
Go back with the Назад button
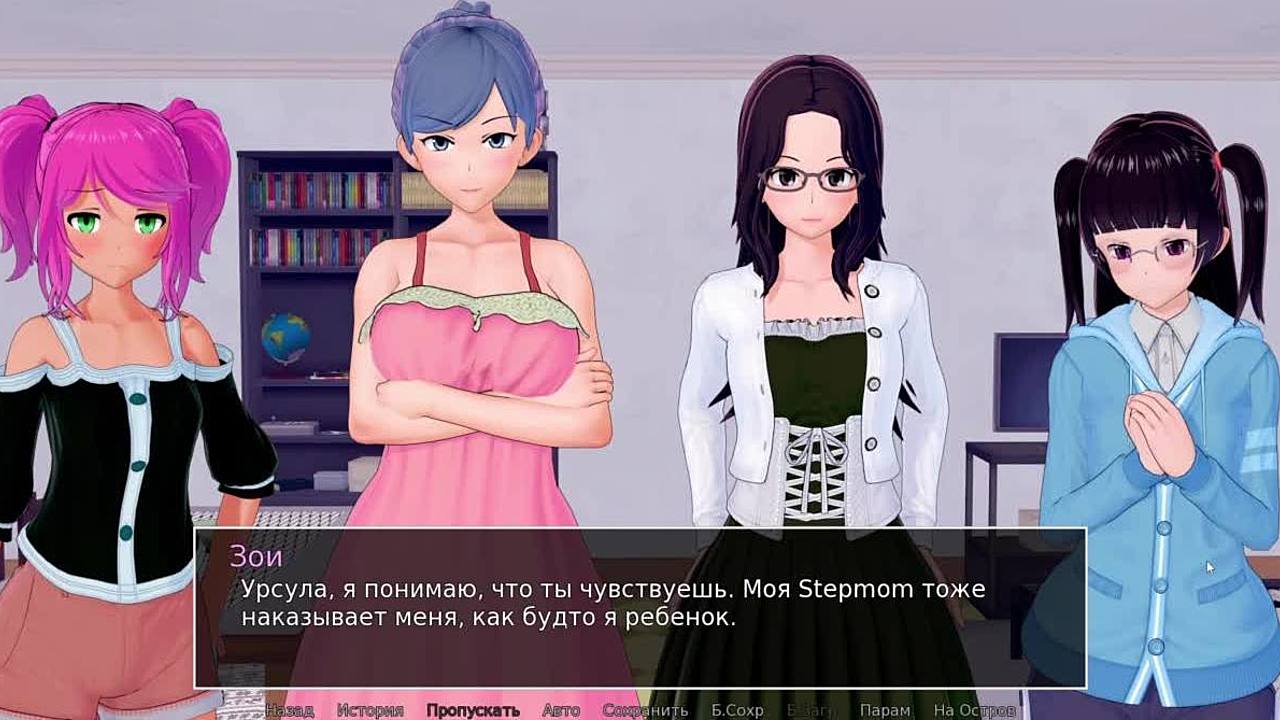click(x=289, y=710)
